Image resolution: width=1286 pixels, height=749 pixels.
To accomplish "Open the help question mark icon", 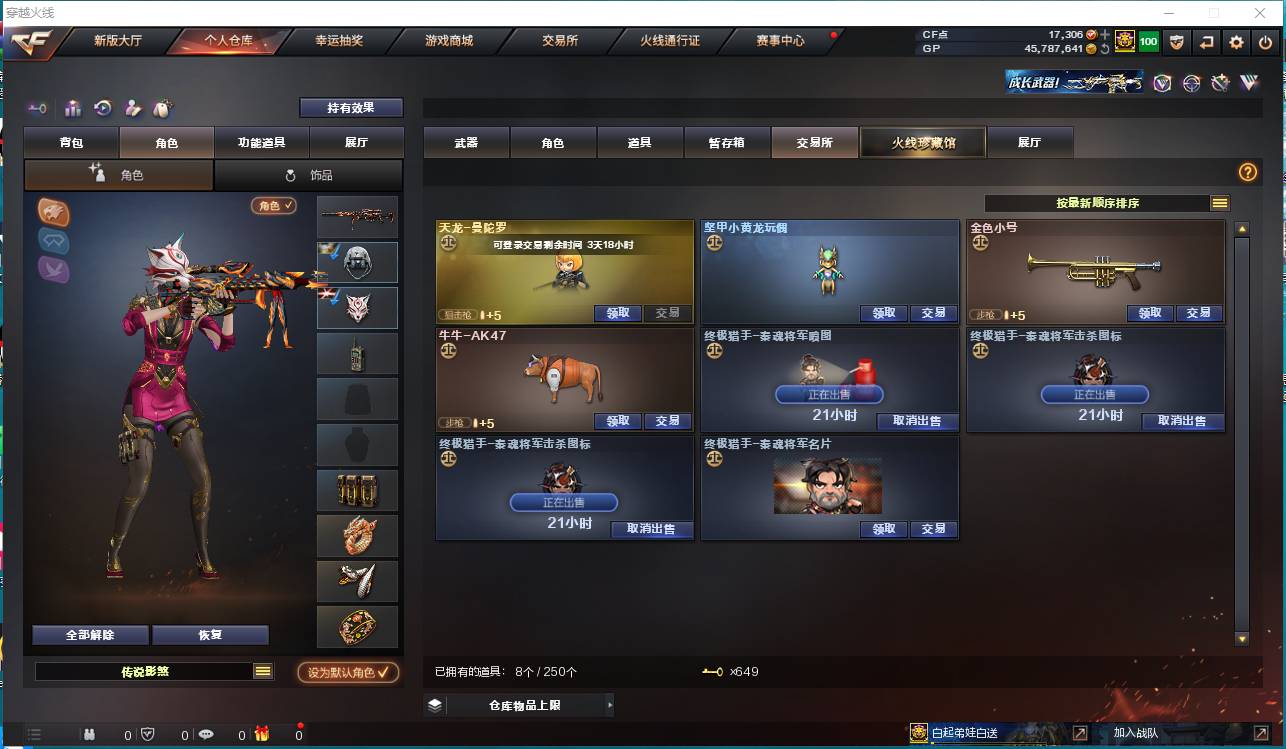I will tap(1246, 172).
